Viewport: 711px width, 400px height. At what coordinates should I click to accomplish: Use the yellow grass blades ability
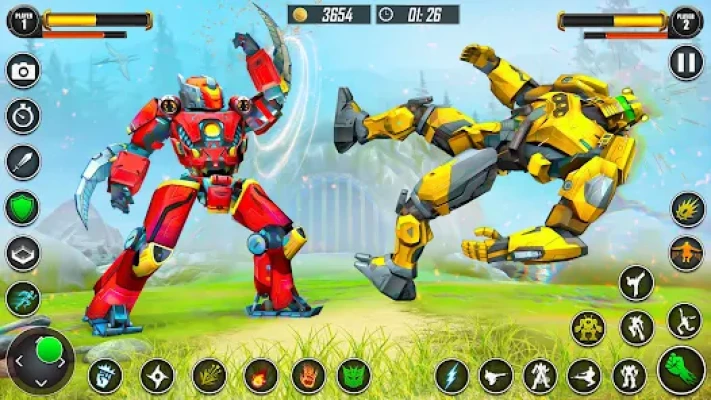tap(208, 376)
